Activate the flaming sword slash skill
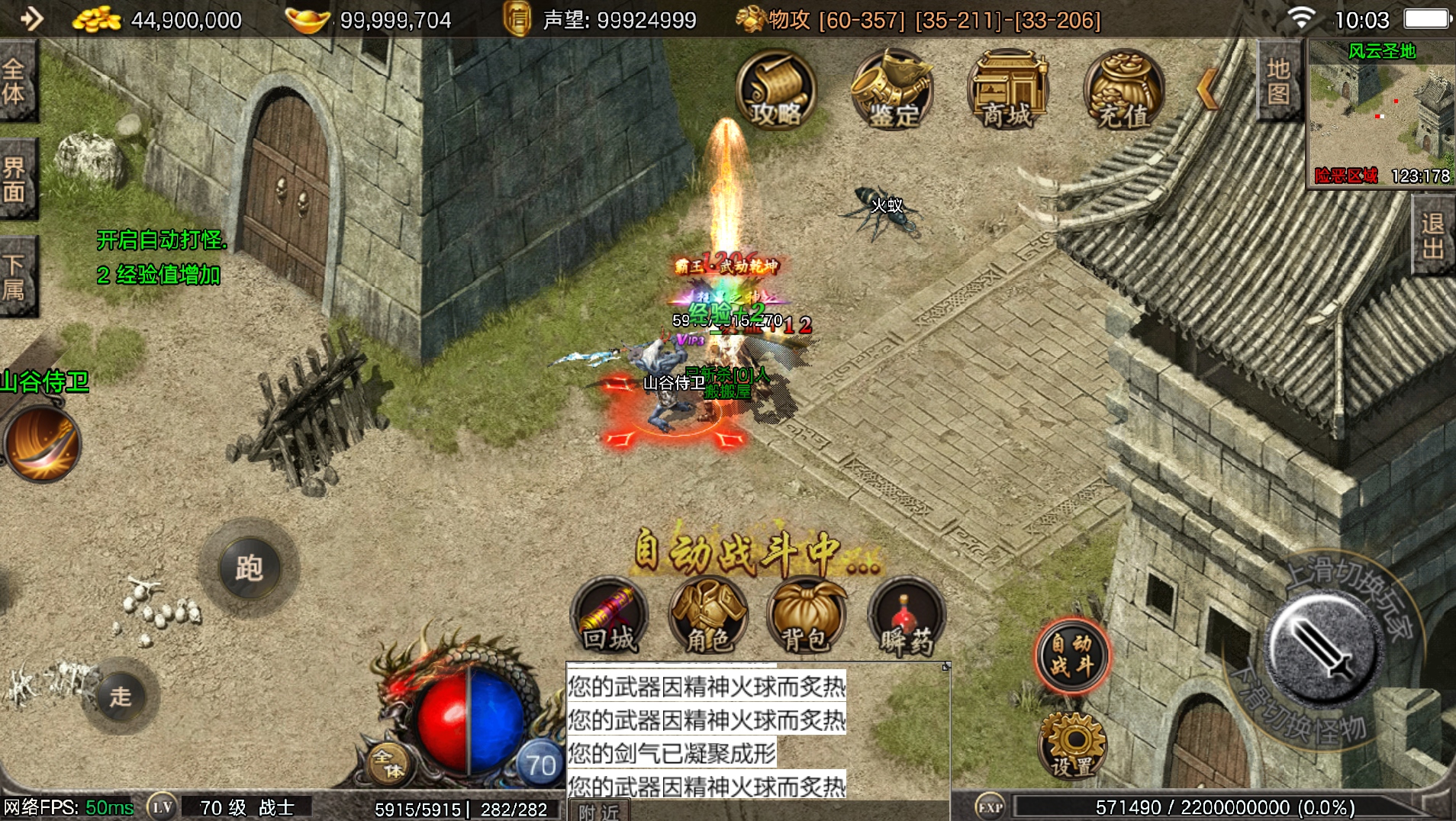1456x821 pixels. coord(42,444)
